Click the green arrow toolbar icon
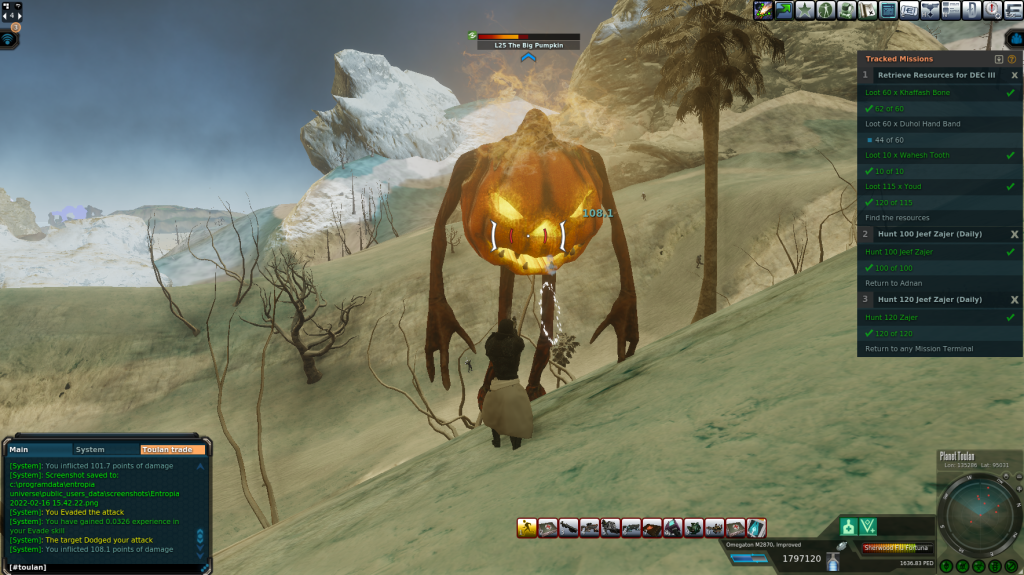Image resolution: width=1024 pixels, height=575 pixels. [x=784, y=10]
